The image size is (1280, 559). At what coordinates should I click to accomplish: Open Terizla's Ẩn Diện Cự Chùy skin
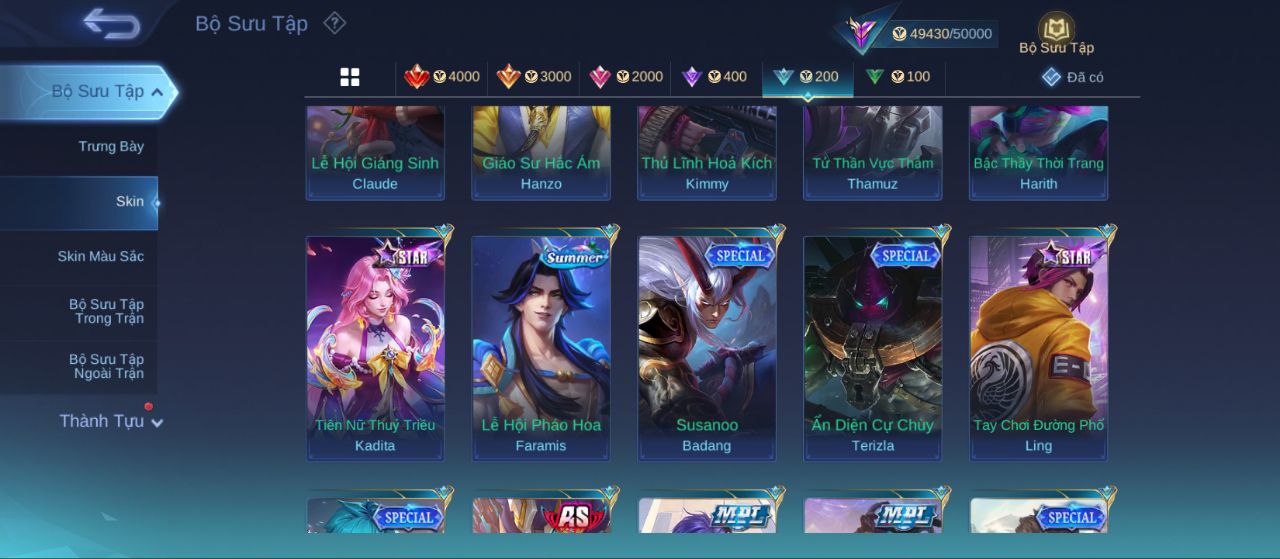pos(873,348)
